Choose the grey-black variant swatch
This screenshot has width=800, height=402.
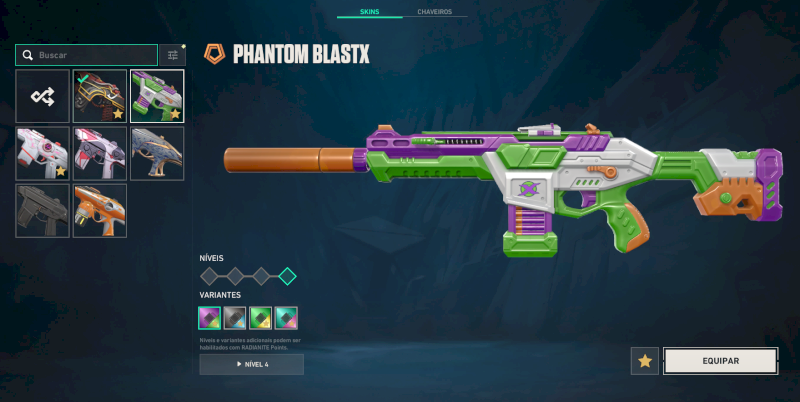[x=235, y=318]
